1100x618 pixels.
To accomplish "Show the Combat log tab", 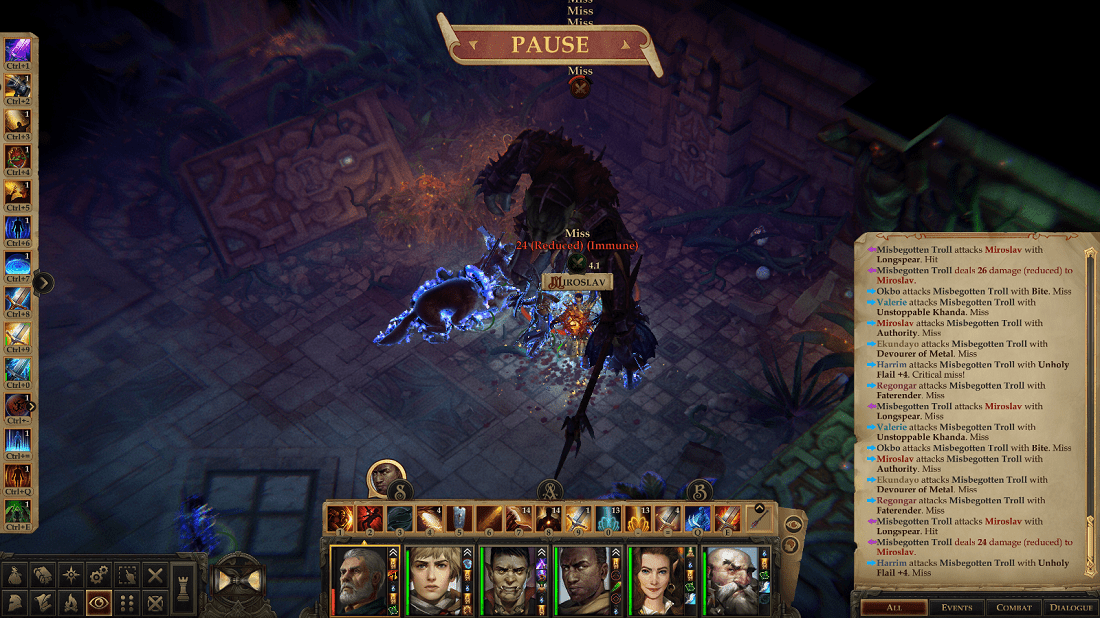I will click(1013, 607).
